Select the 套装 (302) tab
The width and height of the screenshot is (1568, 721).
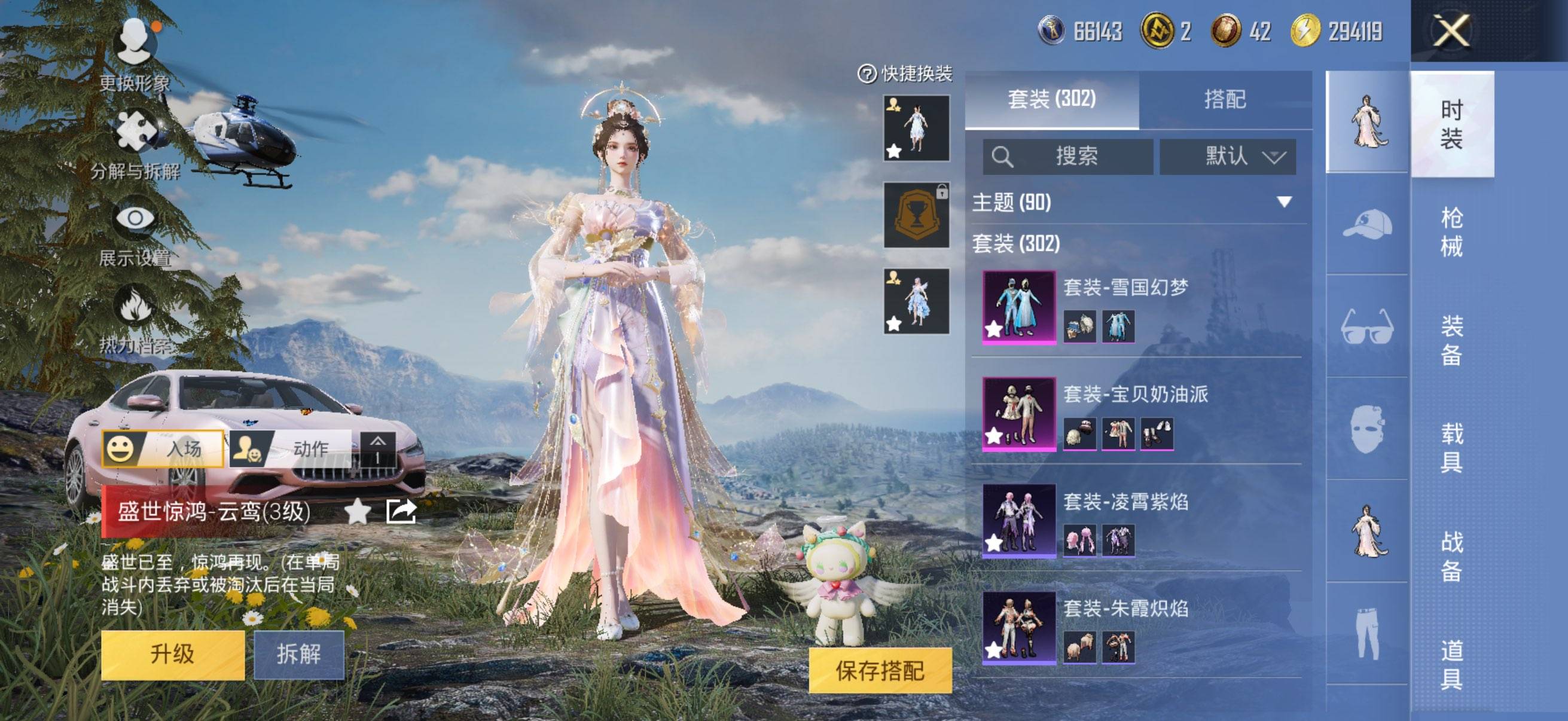(x=1051, y=99)
